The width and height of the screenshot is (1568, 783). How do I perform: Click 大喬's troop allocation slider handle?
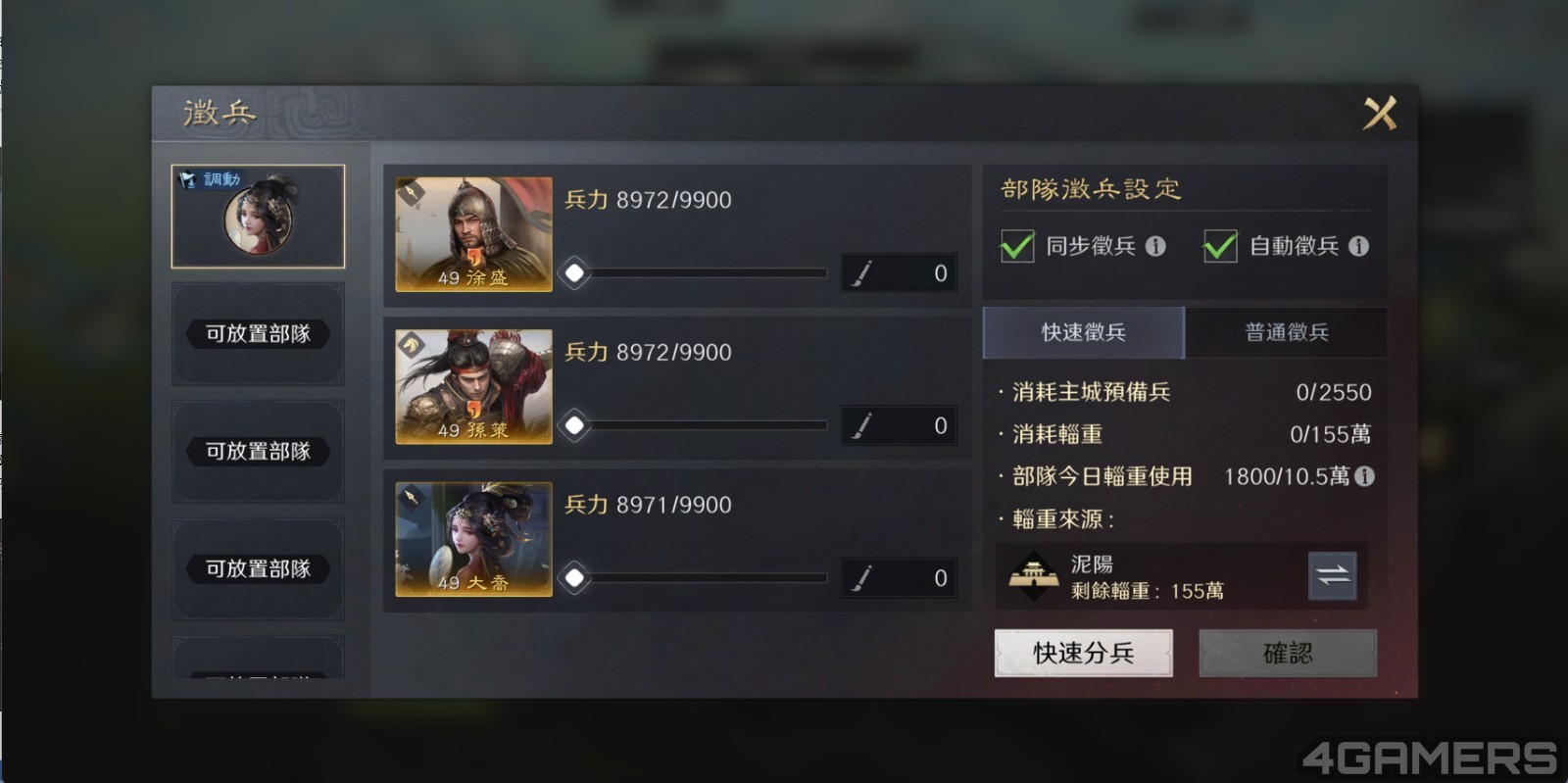click(x=573, y=577)
